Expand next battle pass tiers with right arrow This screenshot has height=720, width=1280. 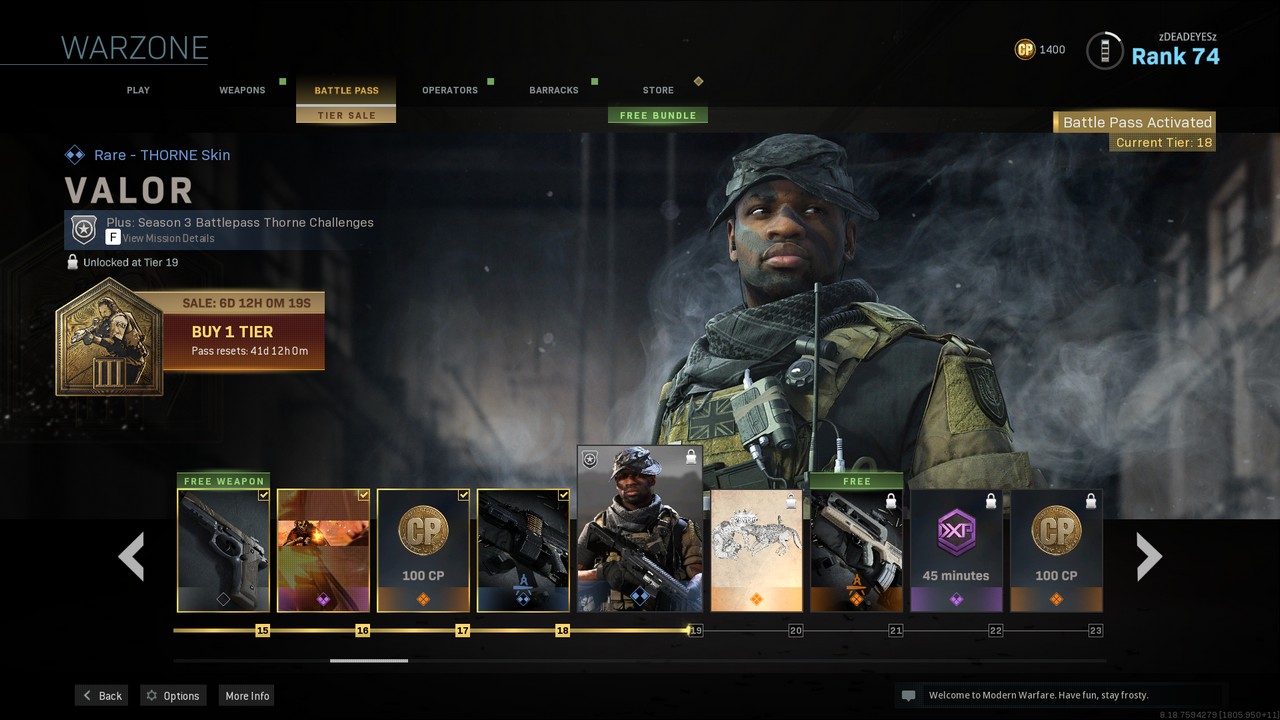pyautogui.click(x=1147, y=555)
